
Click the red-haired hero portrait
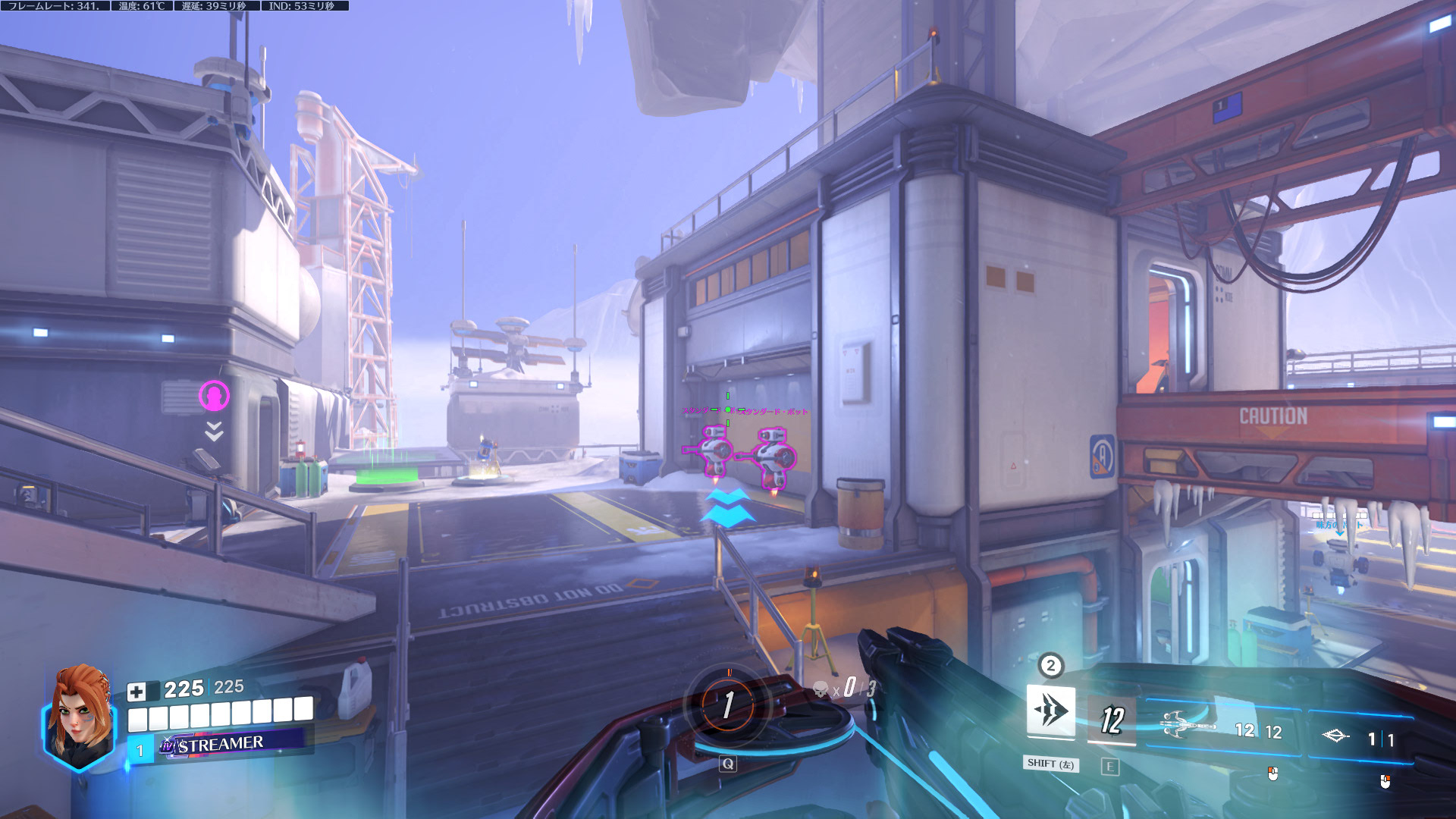[x=80, y=717]
